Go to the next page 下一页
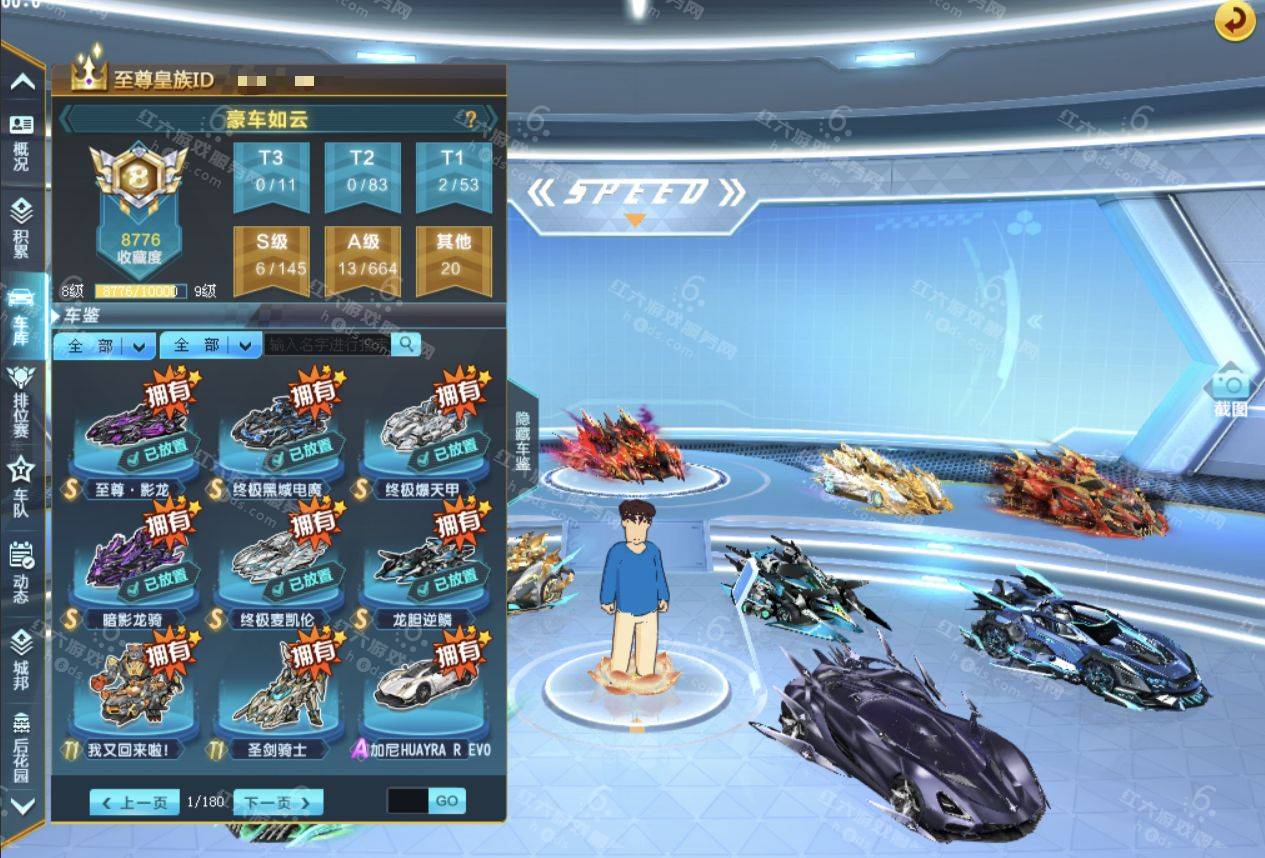Viewport: 1265px width, 858px height. (x=278, y=802)
